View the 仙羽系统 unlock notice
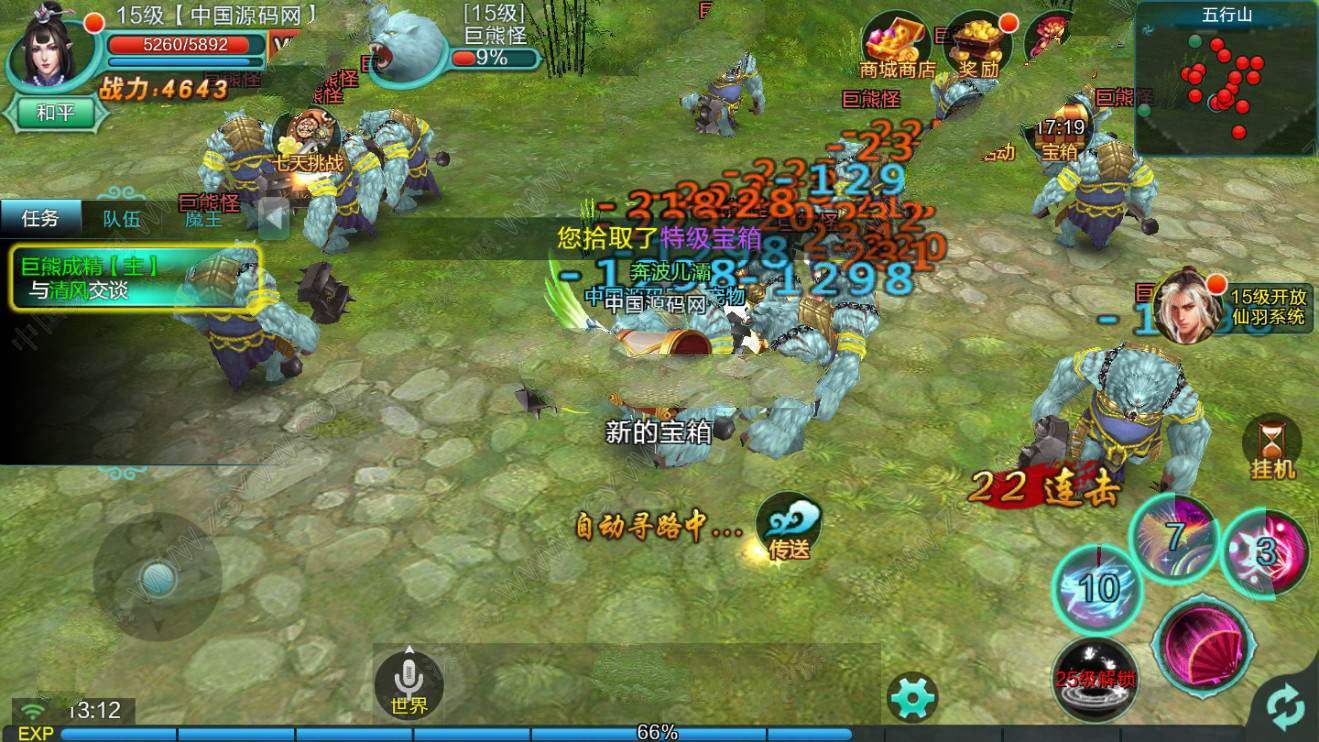This screenshot has height=742, width=1319. pyautogui.click(x=1230, y=307)
